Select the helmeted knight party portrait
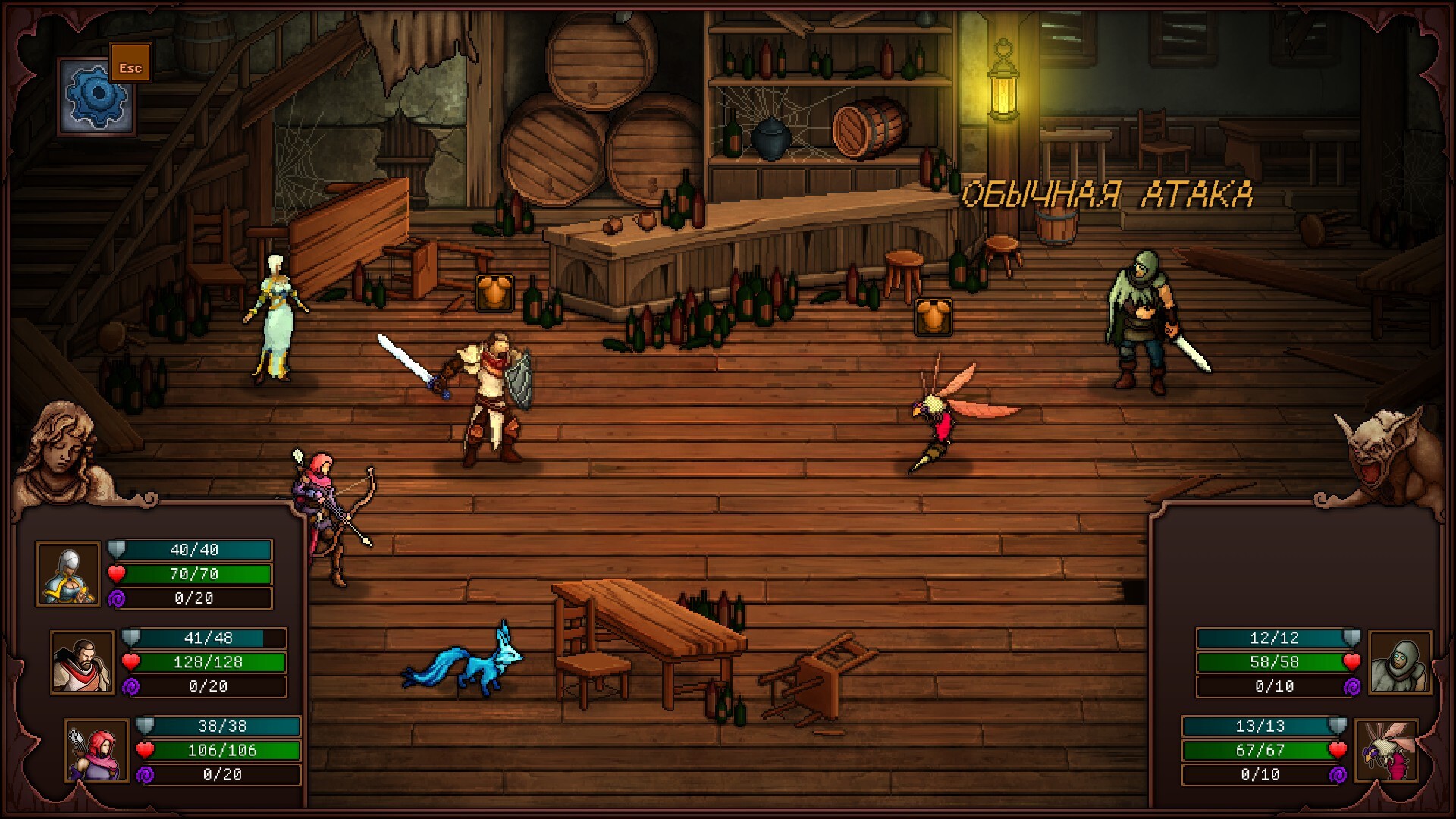The width and height of the screenshot is (1456, 819). (x=68, y=574)
